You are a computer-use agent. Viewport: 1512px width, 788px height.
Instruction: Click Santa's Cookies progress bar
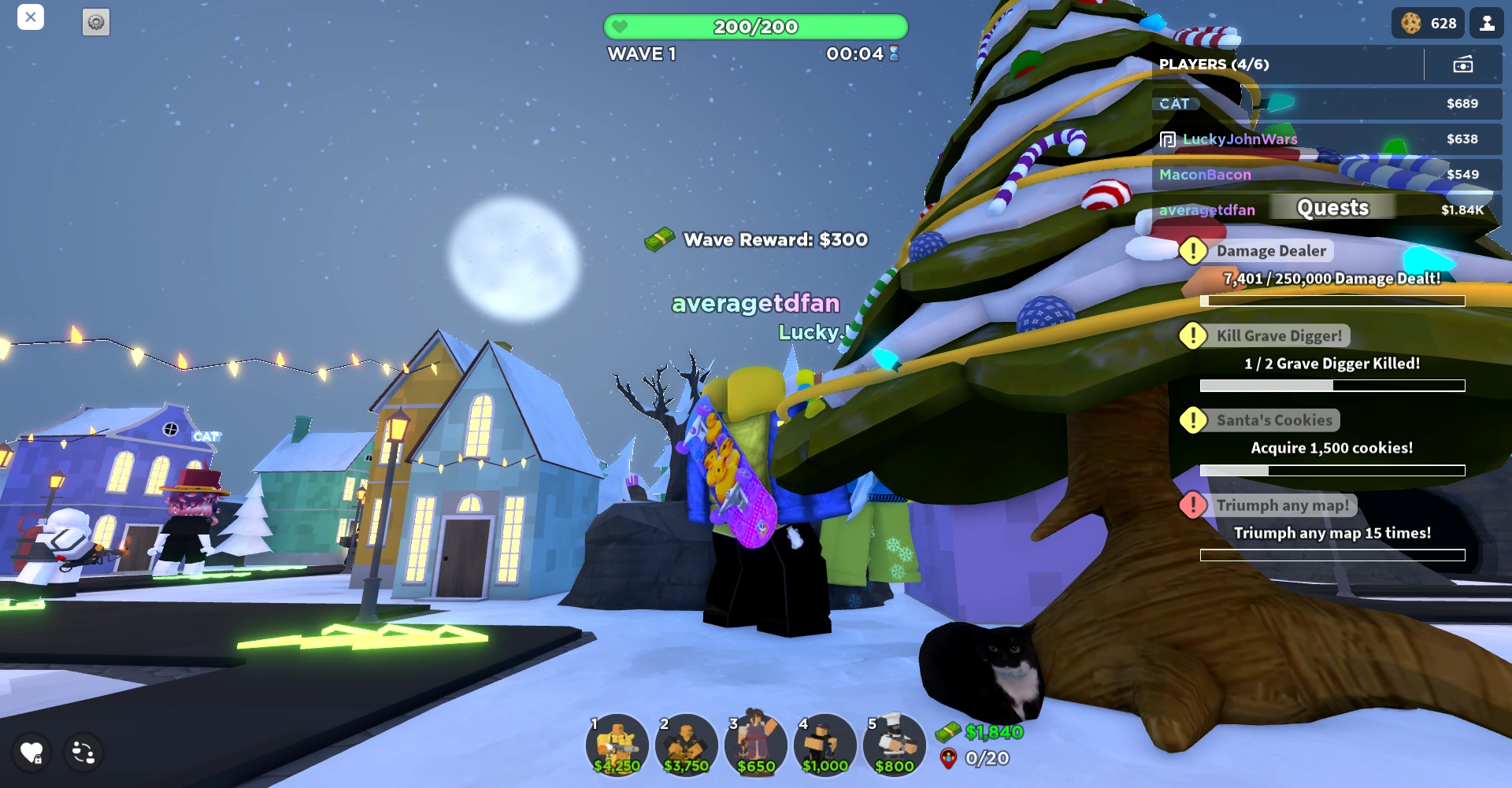1331,469
